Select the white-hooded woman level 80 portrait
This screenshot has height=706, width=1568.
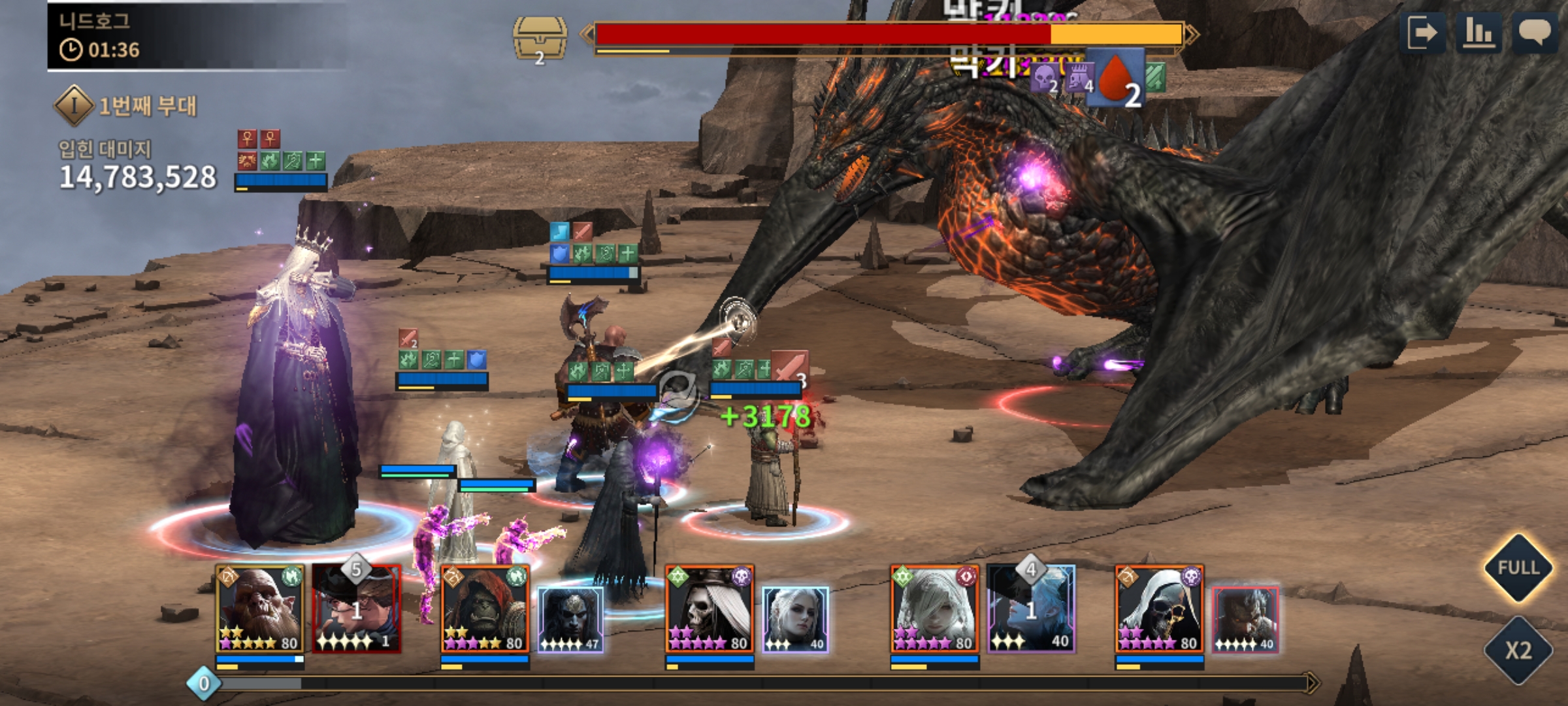pyautogui.click(x=934, y=609)
